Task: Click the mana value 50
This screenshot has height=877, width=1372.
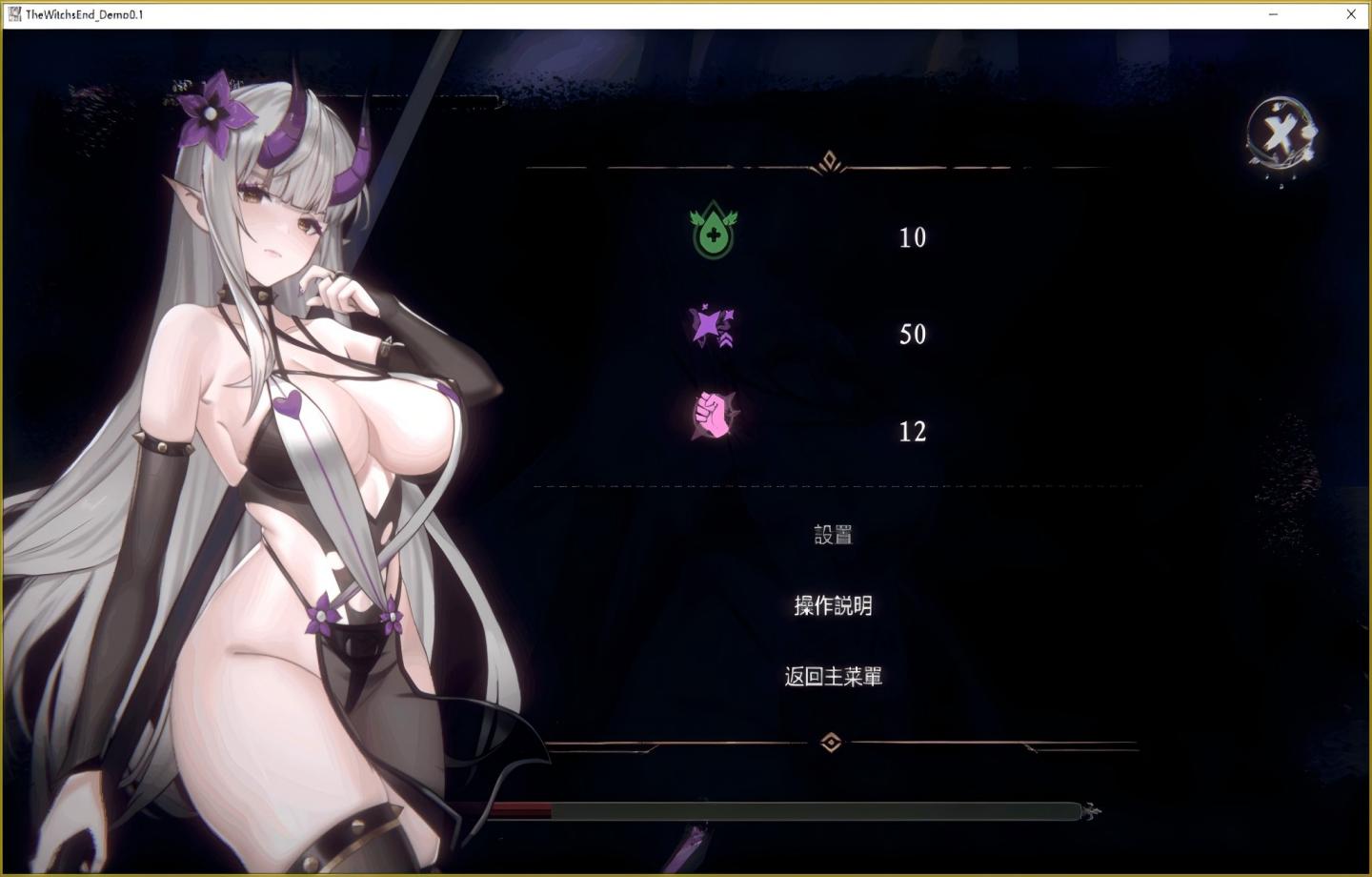Action: click(x=914, y=335)
